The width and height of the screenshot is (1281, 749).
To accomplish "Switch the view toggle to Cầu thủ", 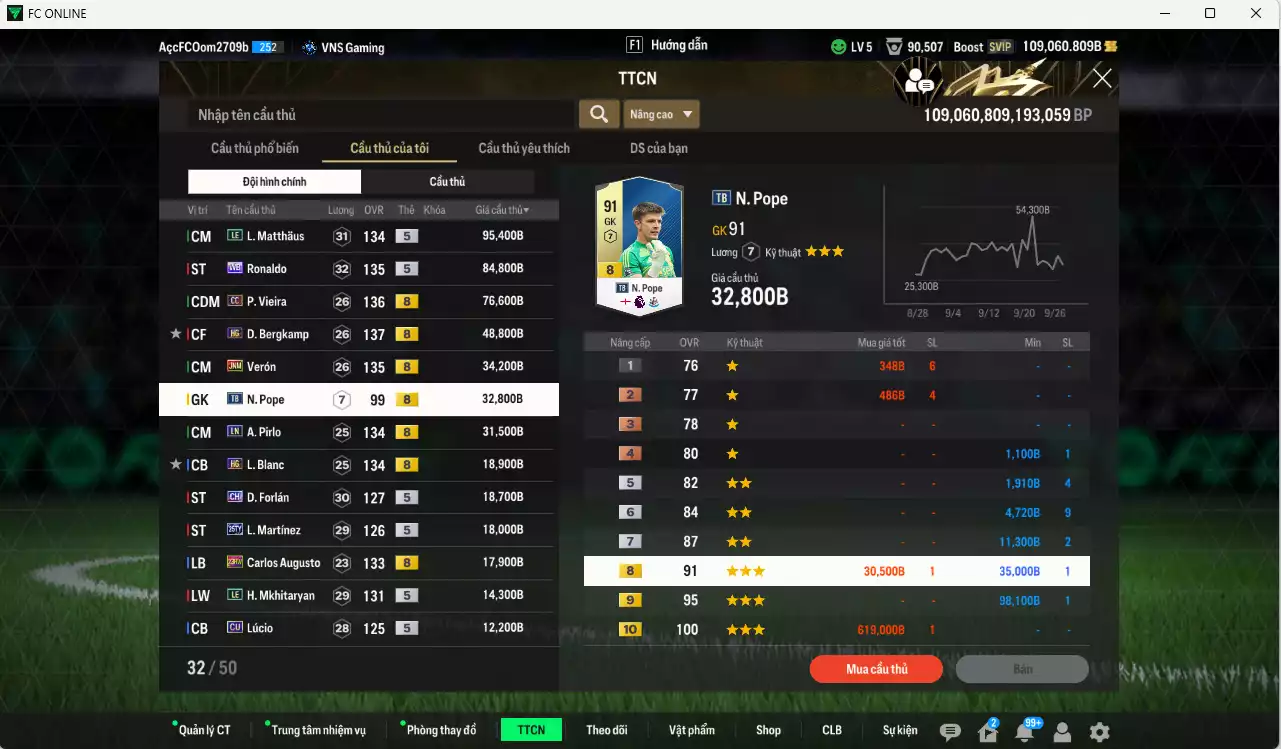I will 447,181.
